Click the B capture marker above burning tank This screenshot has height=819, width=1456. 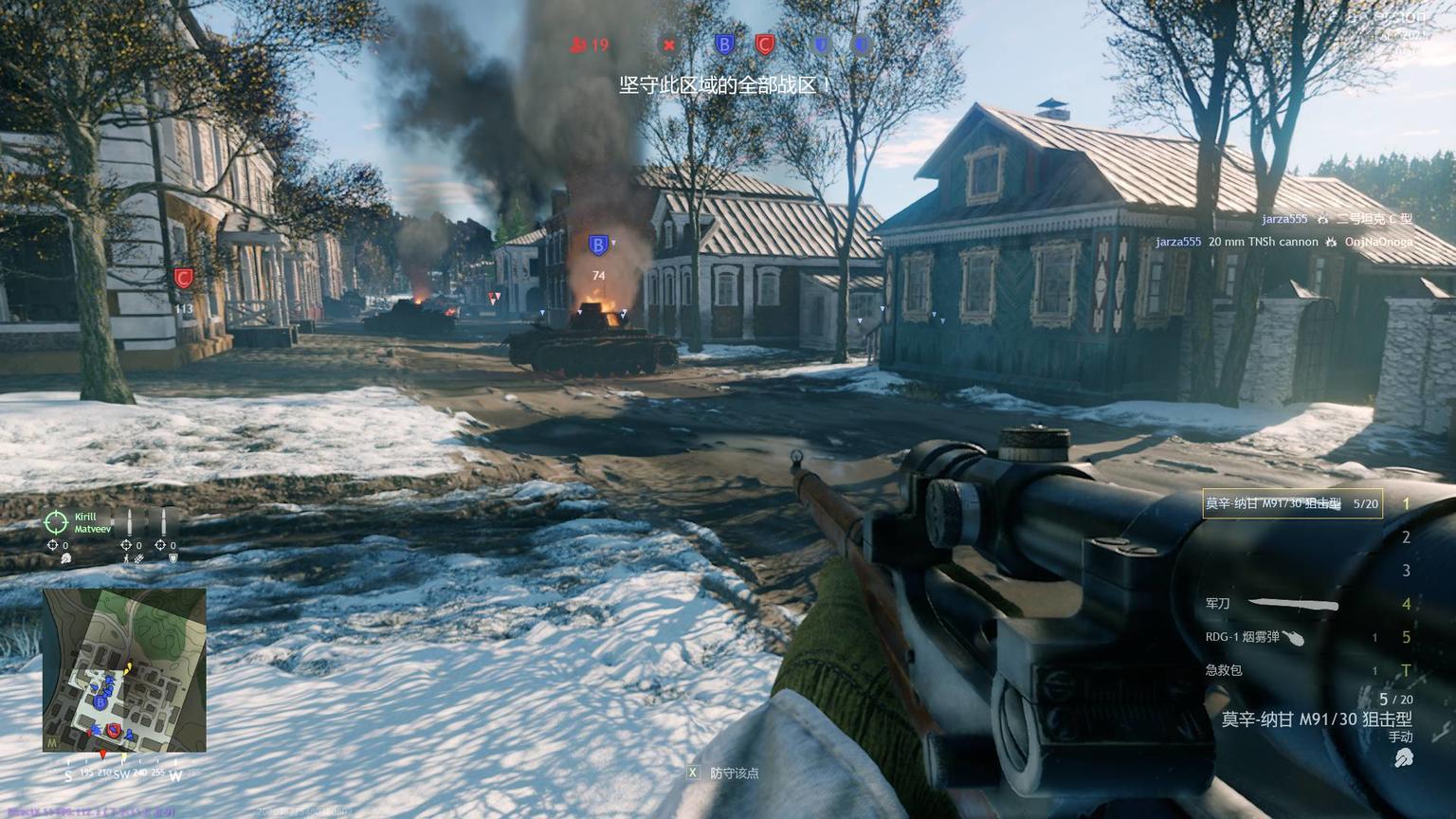(597, 246)
